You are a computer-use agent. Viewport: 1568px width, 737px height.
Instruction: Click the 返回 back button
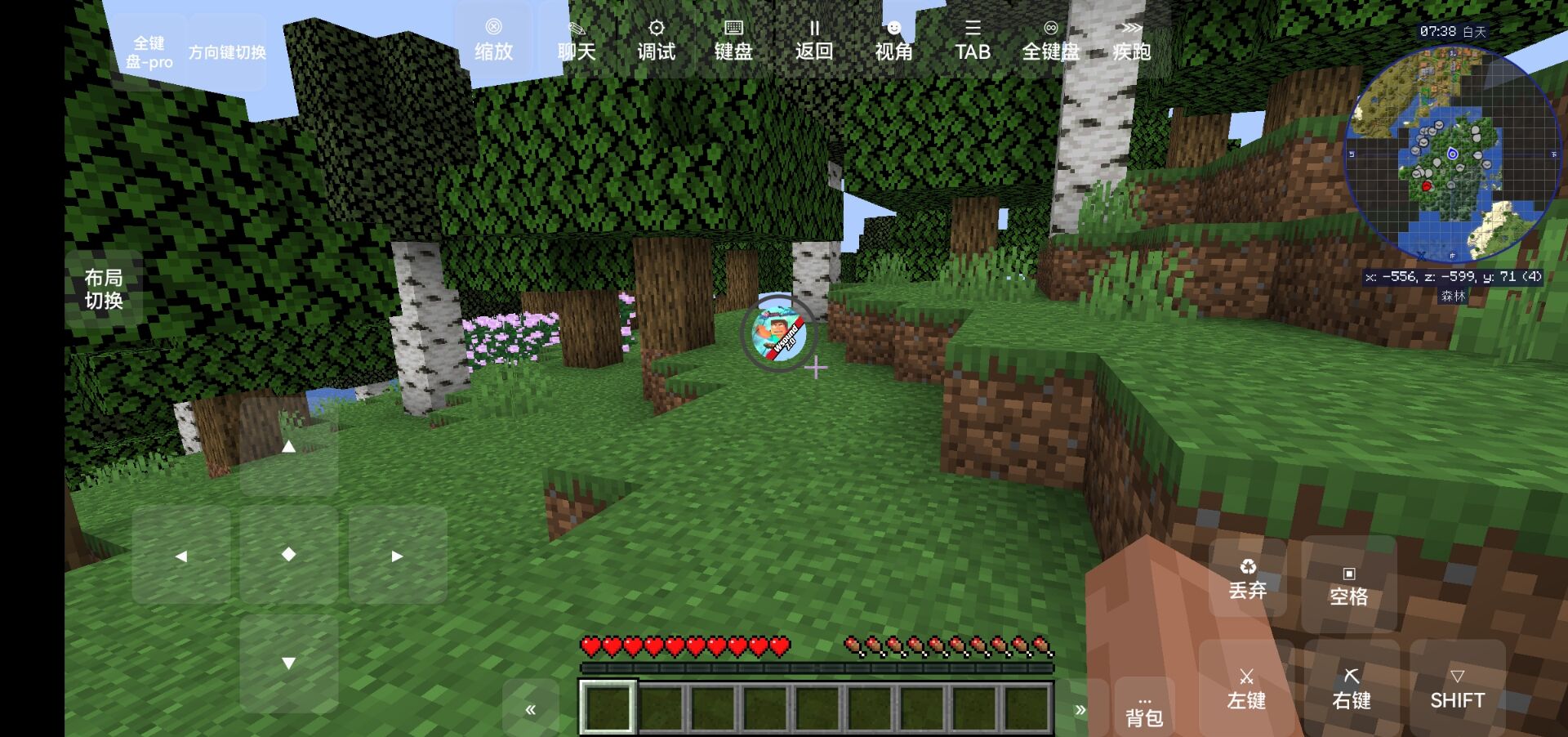[x=813, y=40]
